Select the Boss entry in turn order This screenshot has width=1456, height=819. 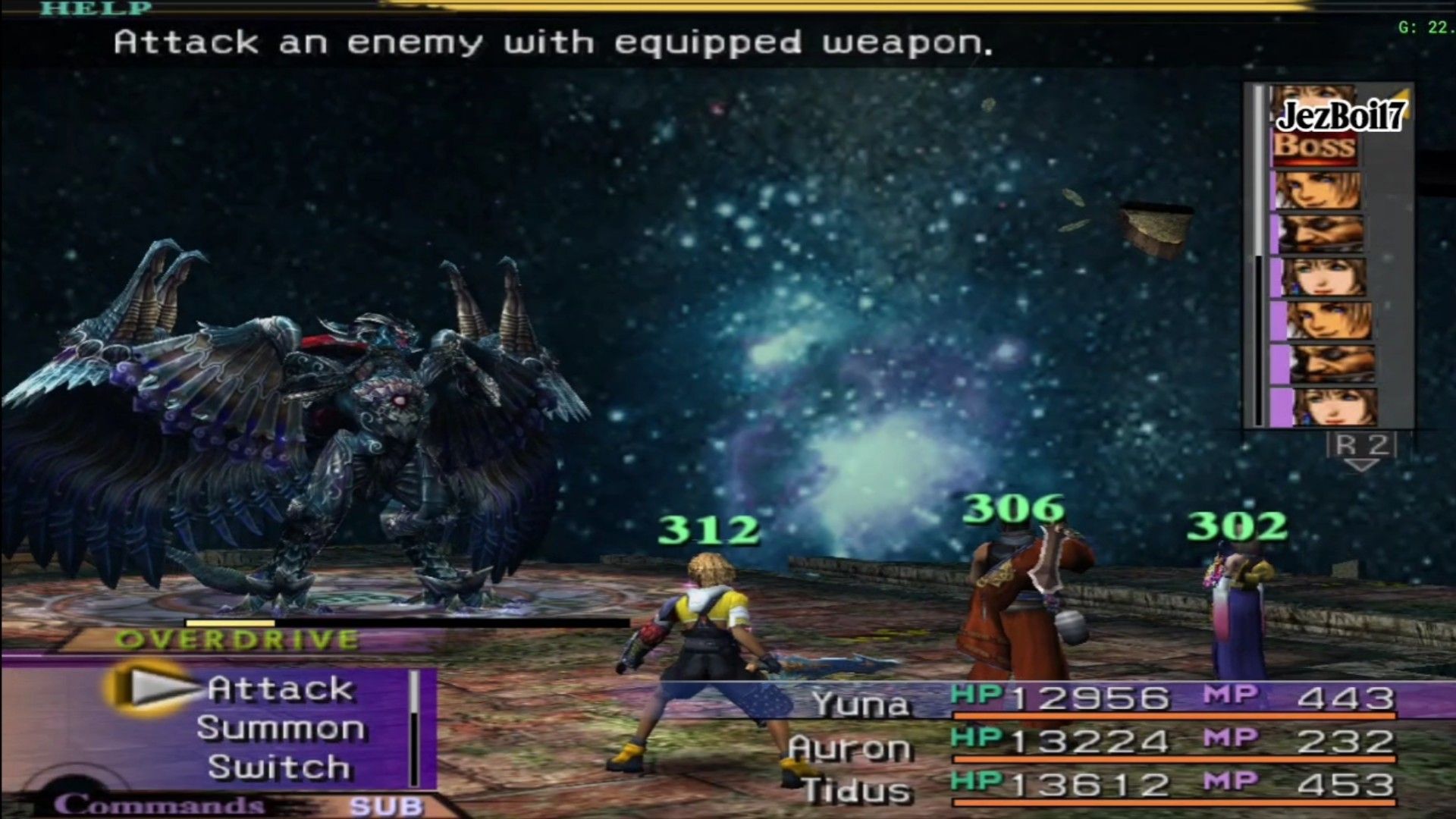click(1314, 145)
